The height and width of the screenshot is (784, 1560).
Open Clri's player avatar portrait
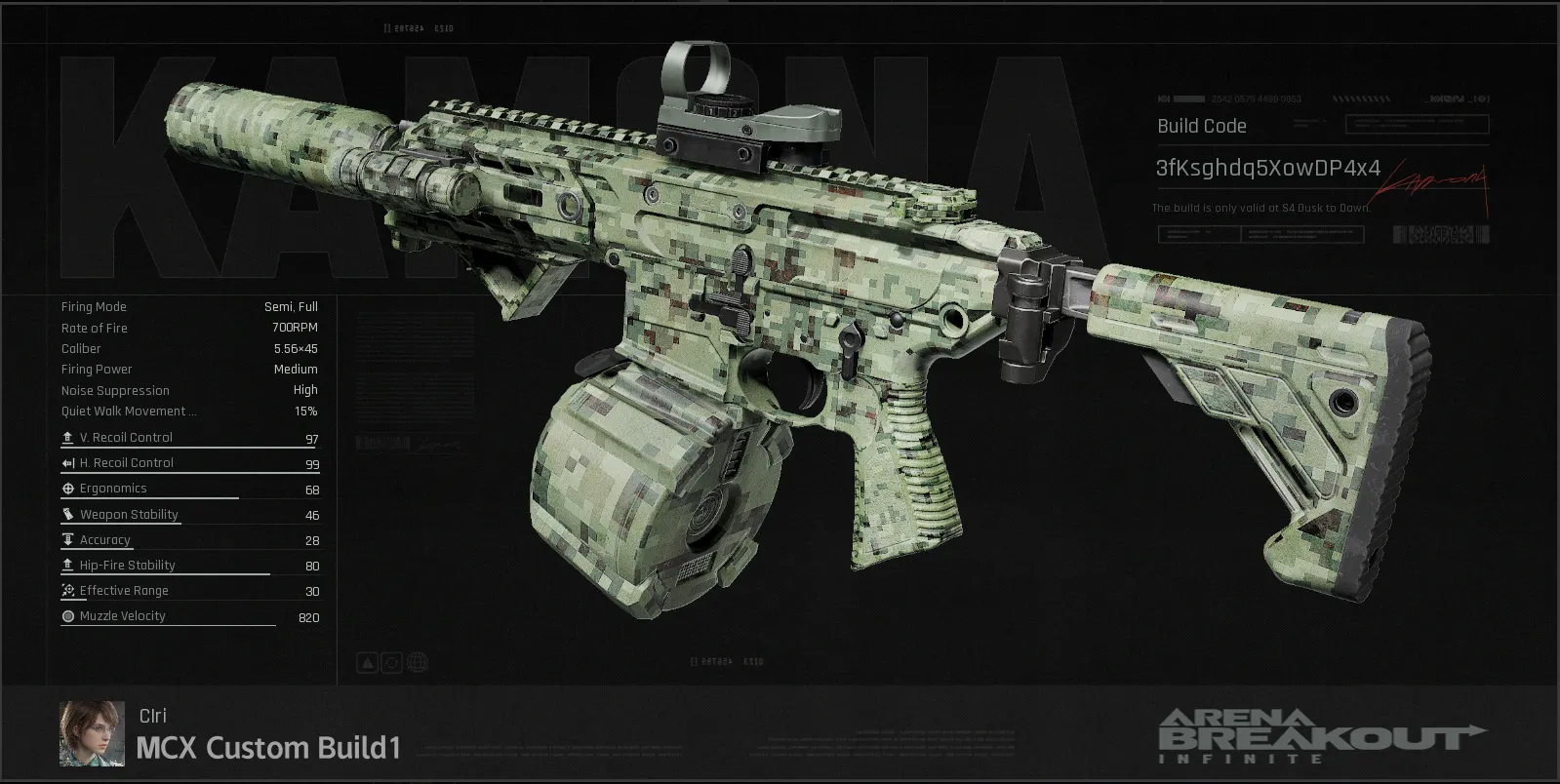[x=92, y=733]
